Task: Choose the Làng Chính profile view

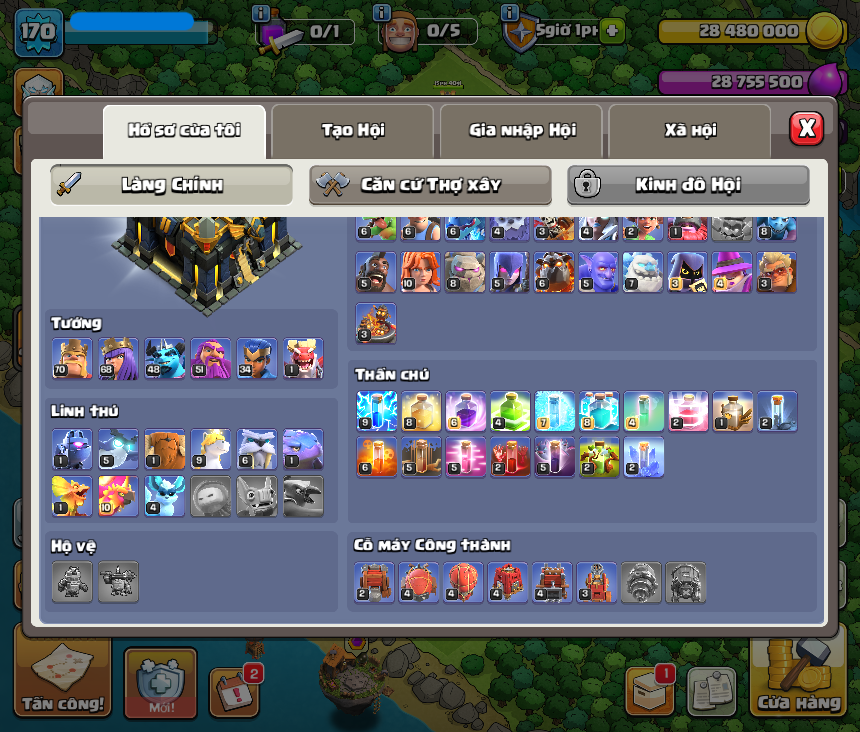Action: pos(172,185)
